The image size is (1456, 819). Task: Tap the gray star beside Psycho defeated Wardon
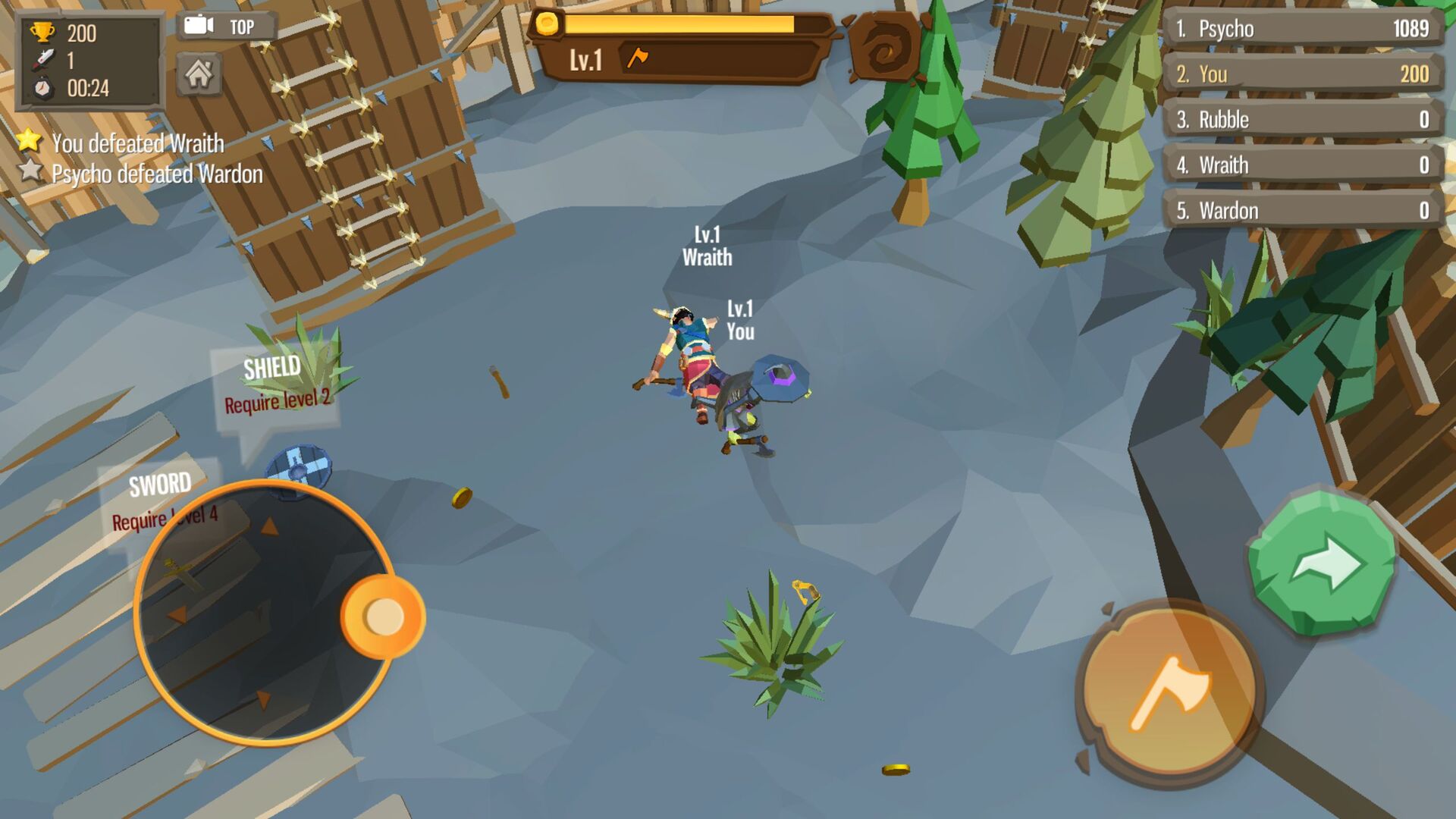[x=28, y=173]
